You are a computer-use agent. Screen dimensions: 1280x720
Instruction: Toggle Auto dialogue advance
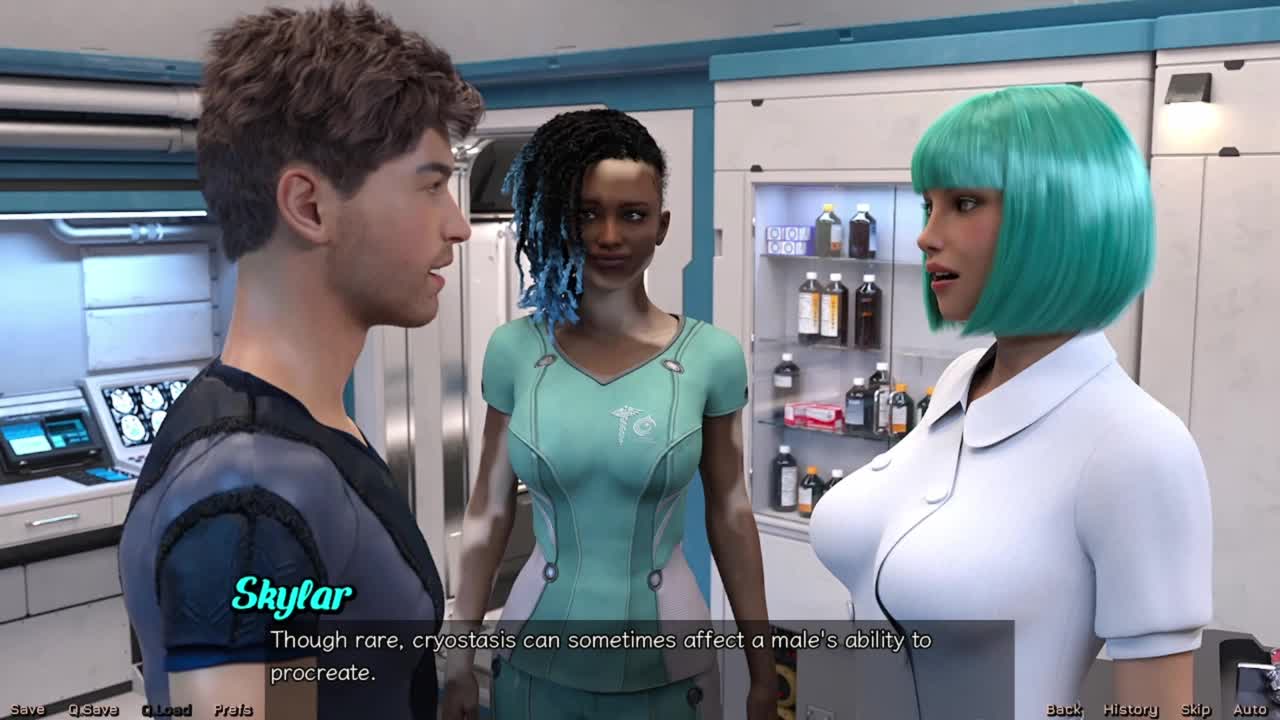[x=1249, y=710]
